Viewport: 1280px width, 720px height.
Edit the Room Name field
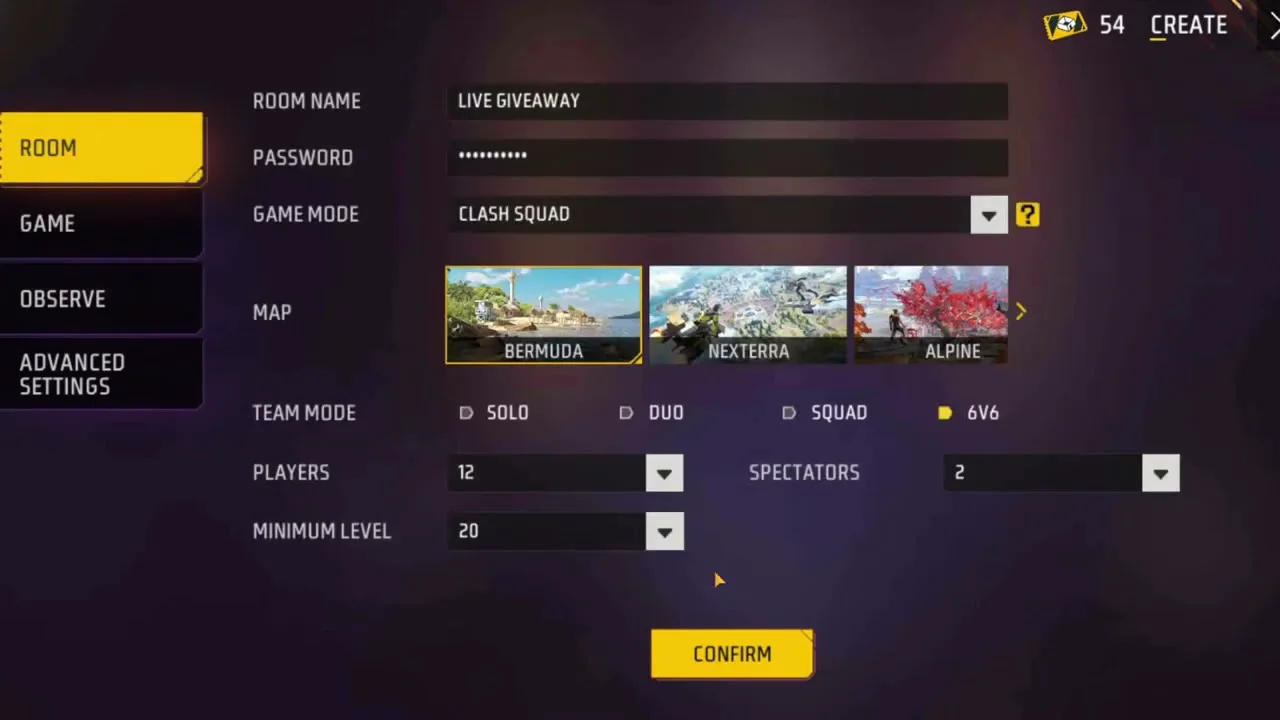[726, 101]
